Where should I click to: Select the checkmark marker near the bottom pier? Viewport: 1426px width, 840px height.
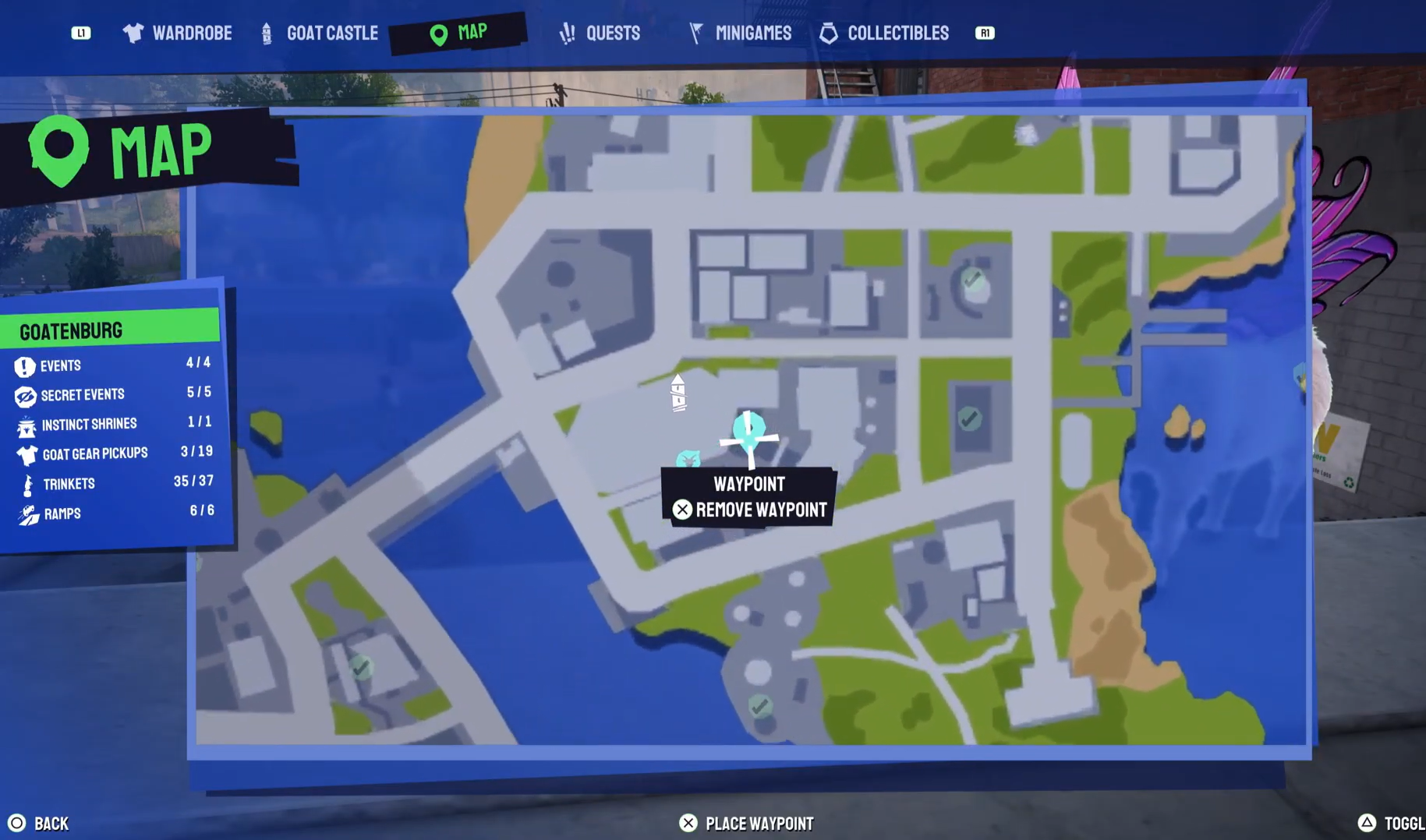click(x=759, y=707)
